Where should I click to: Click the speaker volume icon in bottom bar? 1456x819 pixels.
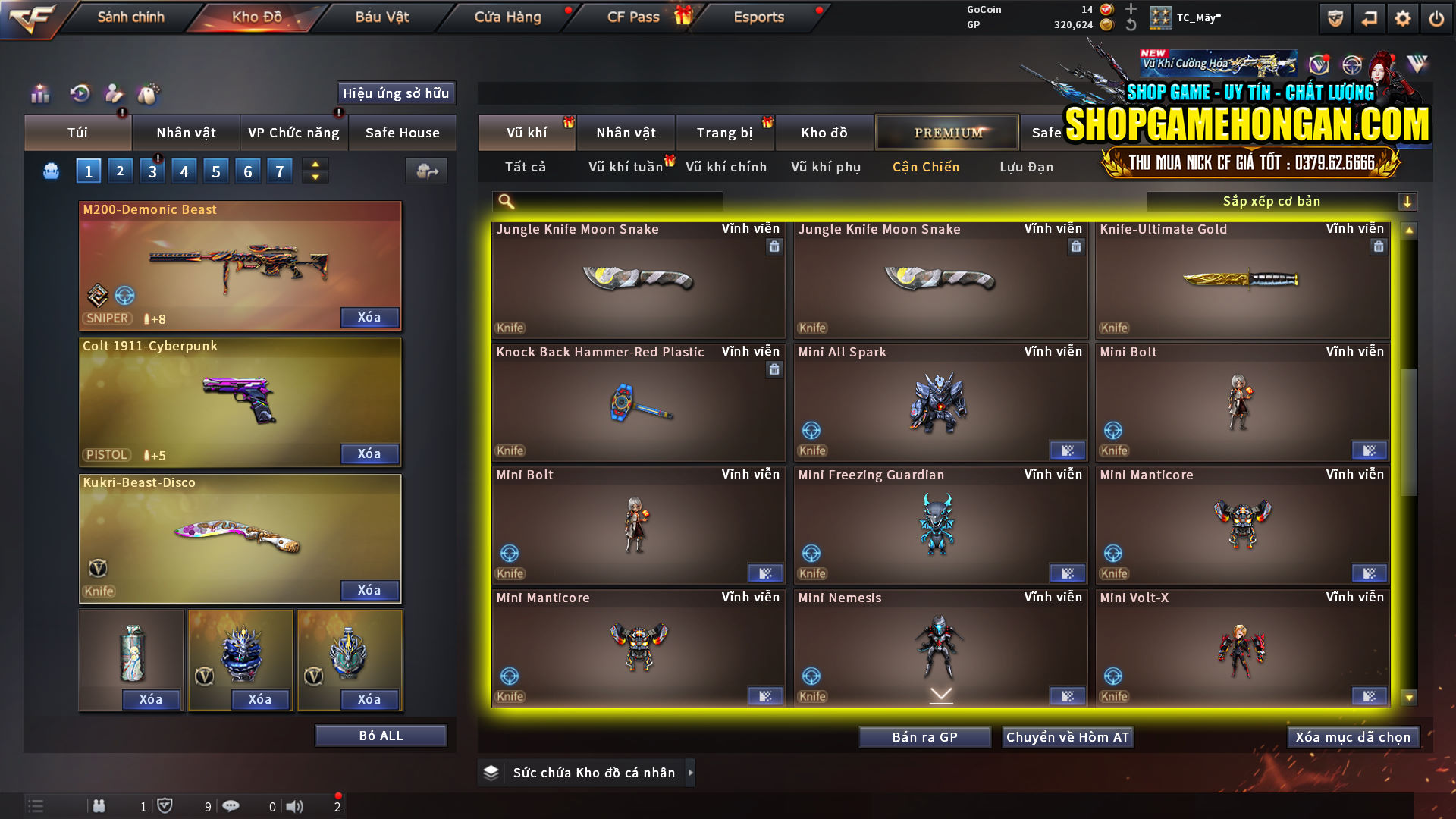click(x=293, y=806)
